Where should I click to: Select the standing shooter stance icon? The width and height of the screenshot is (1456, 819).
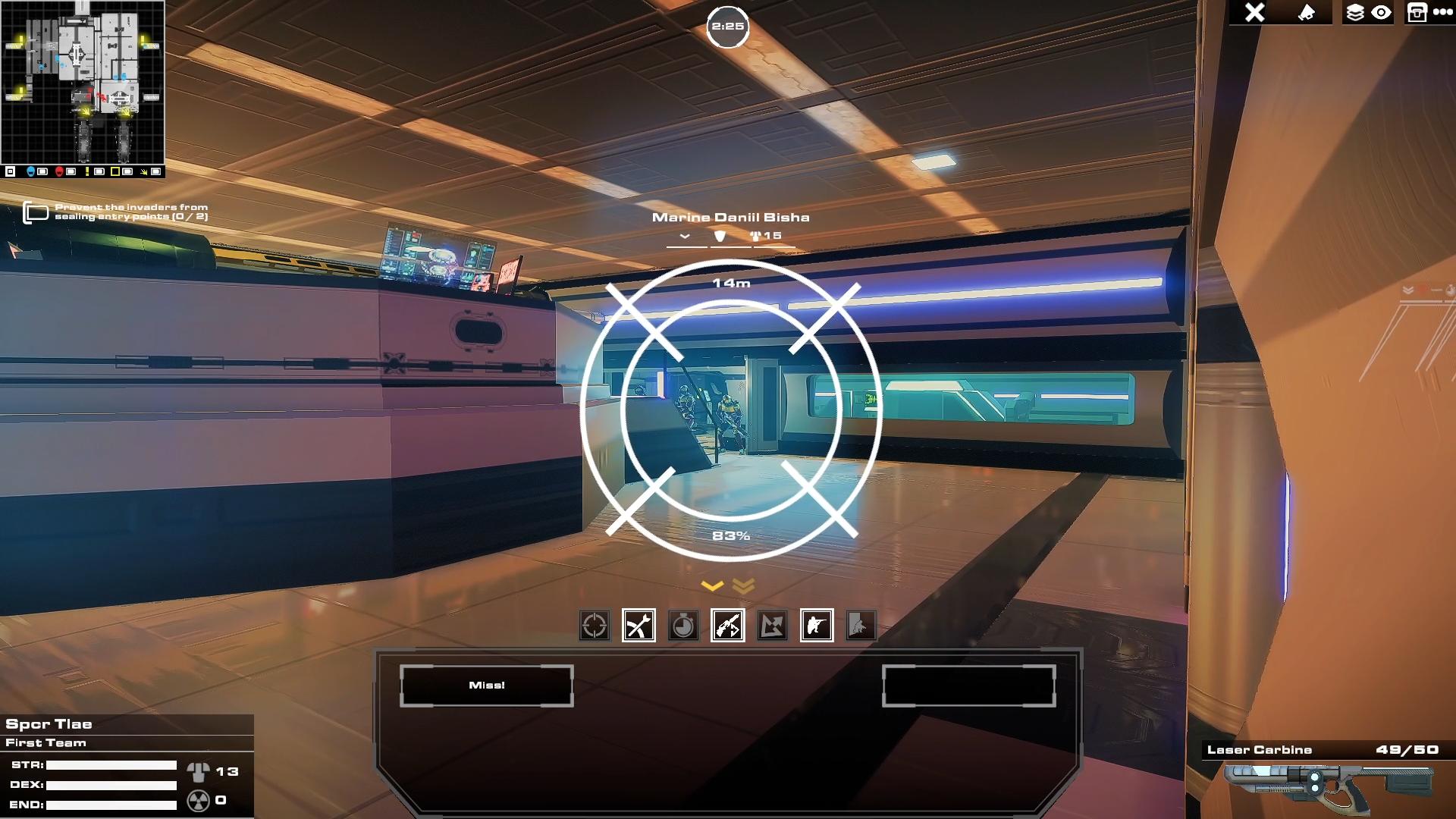tap(817, 626)
